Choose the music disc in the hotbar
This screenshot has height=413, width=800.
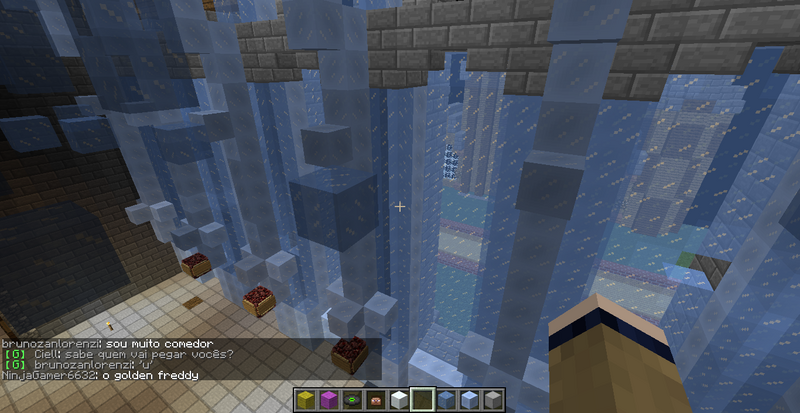(x=351, y=400)
